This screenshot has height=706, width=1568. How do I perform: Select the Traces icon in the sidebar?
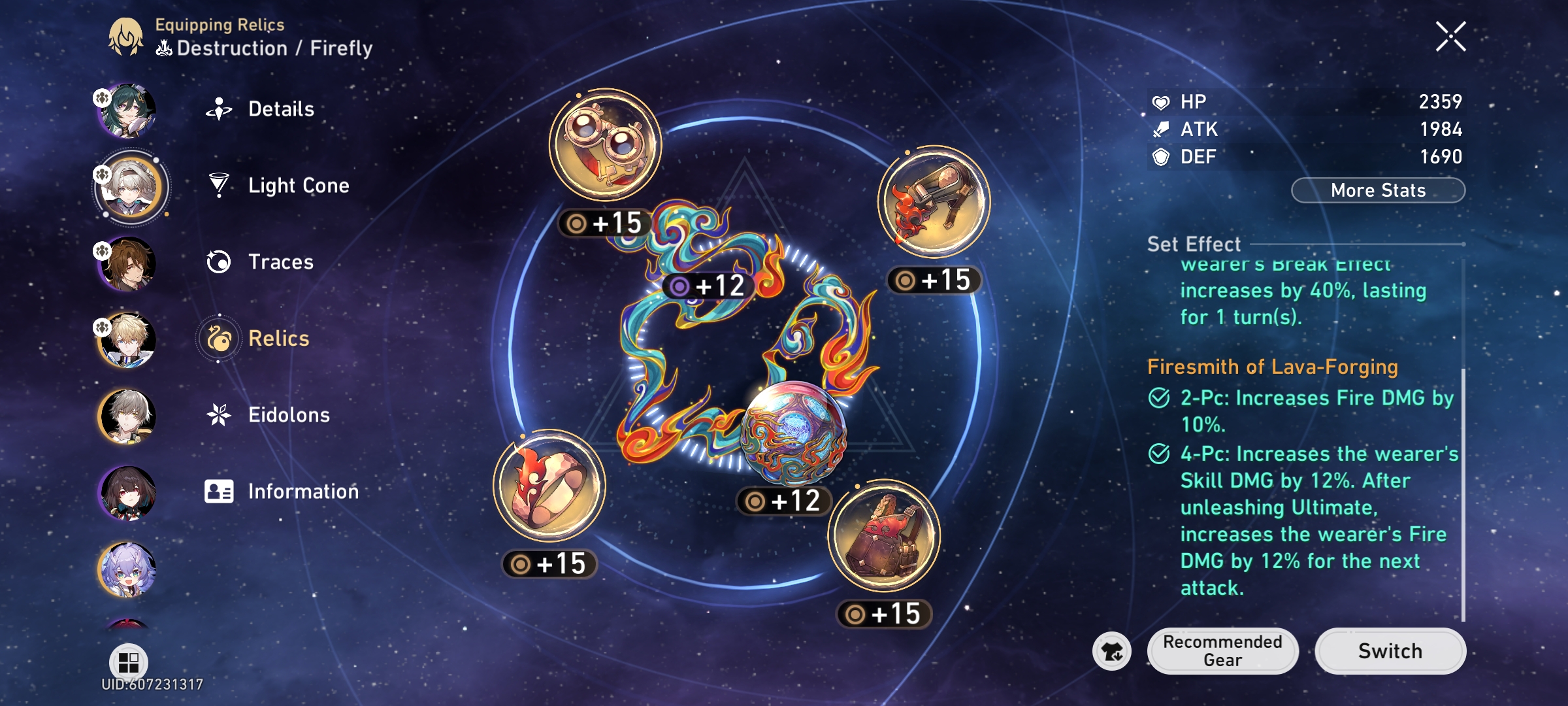[x=220, y=261]
